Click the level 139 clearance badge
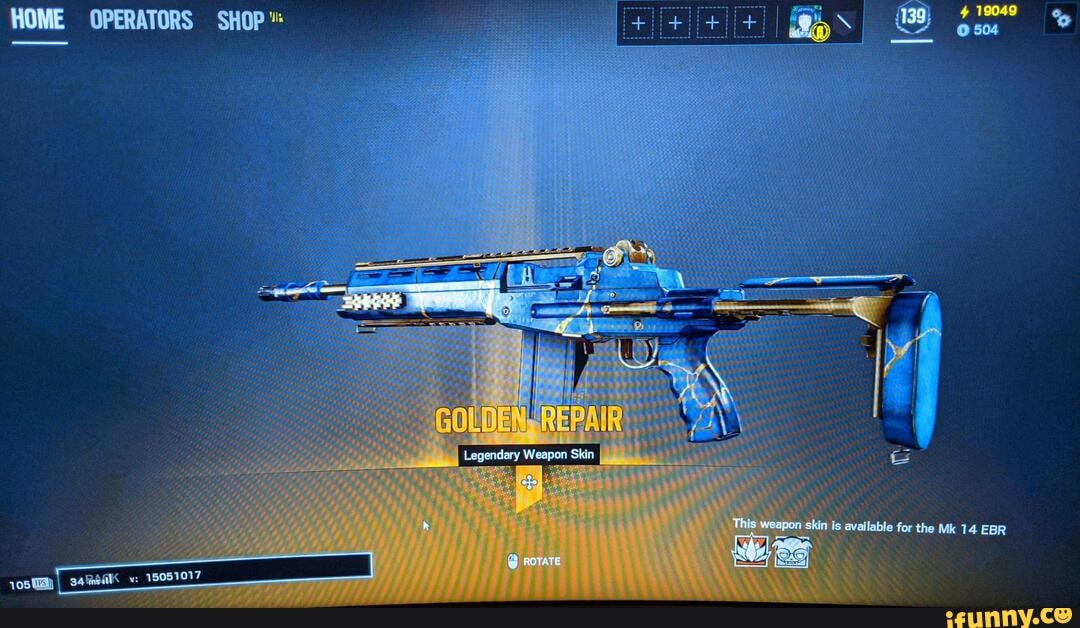 (x=912, y=18)
